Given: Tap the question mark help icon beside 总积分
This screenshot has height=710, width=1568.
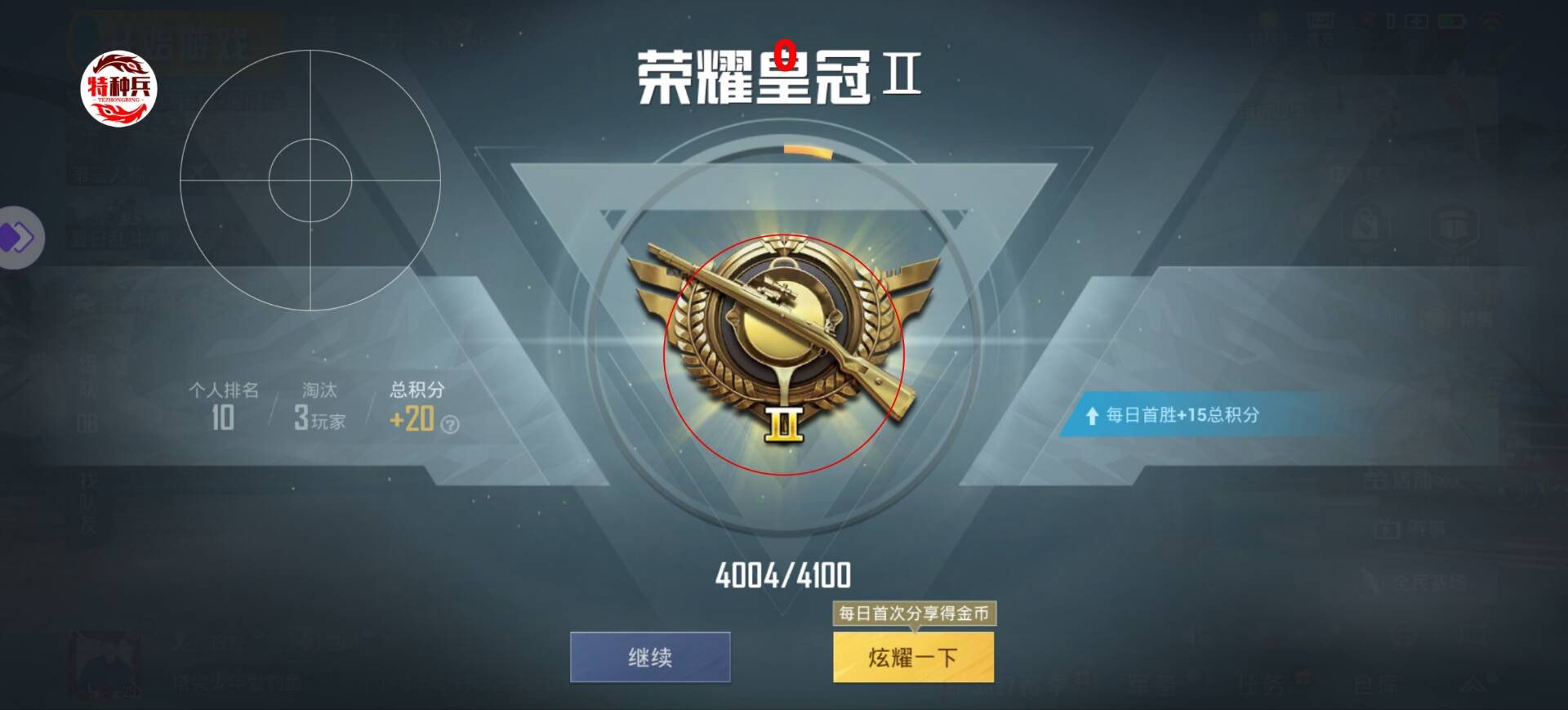Looking at the screenshot, I should point(446,422).
